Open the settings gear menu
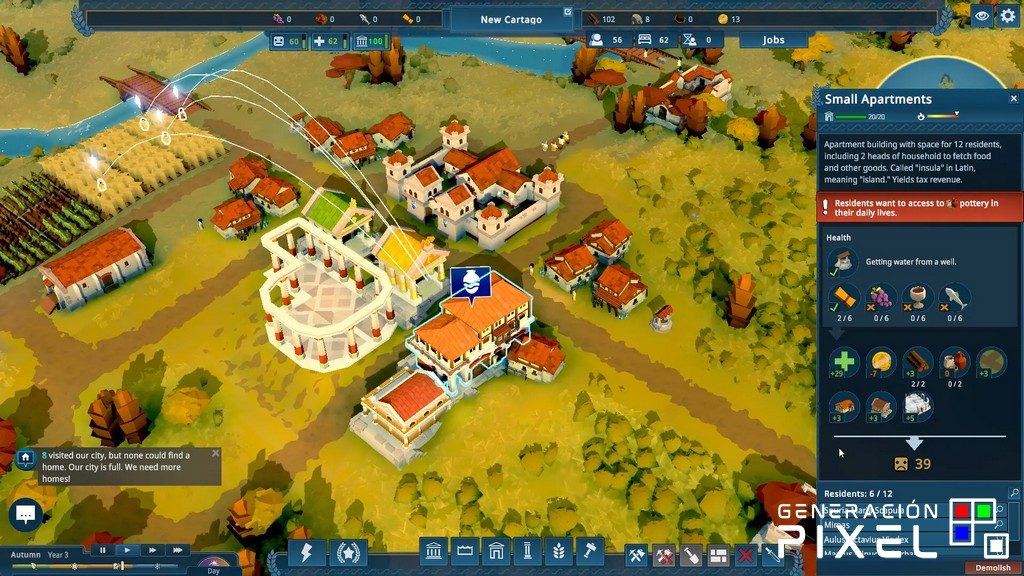Screen dimensions: 1024x576 pos(1008,16)
